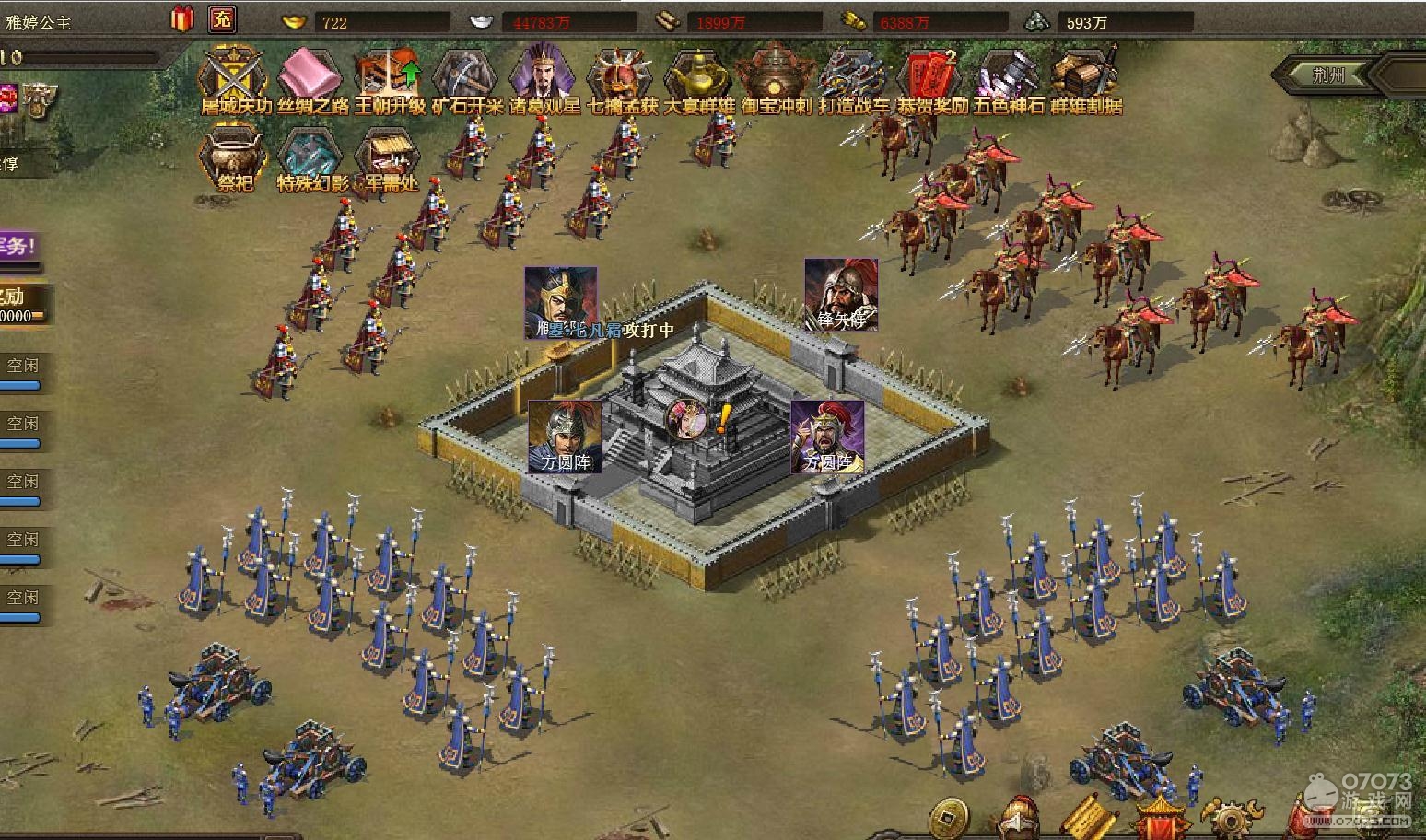Open the 祭祀 sacrifice cauldron icon
Viewport: 1426px width, 840px height.
click(234, 157)
